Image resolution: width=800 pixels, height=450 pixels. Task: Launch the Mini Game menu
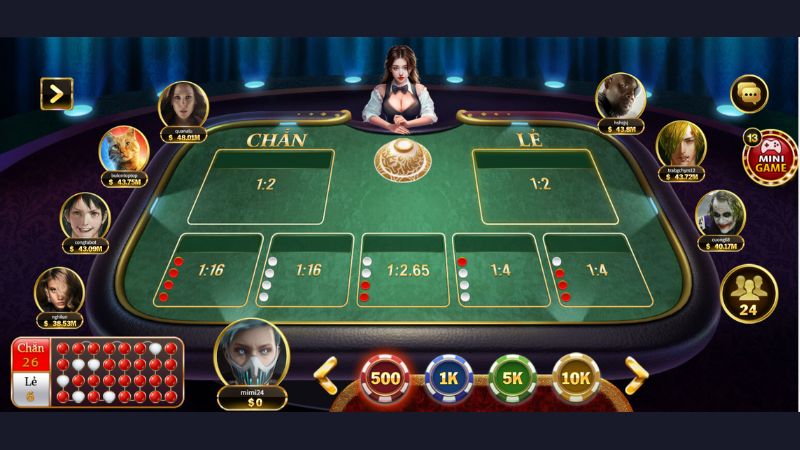[x=769, y=158]
